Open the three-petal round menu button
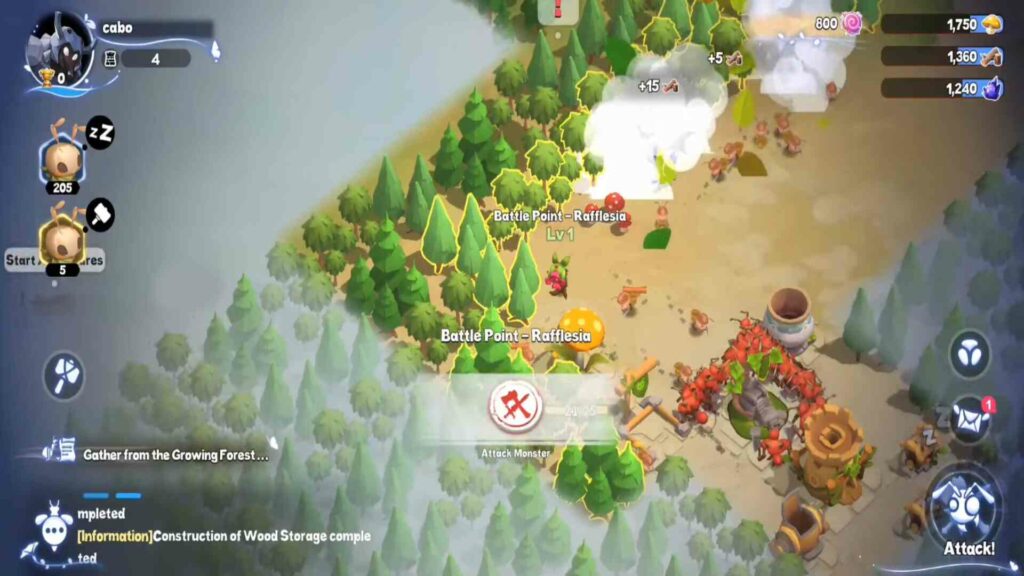This screenshot has height=576, width=1024. pos(968,355)
